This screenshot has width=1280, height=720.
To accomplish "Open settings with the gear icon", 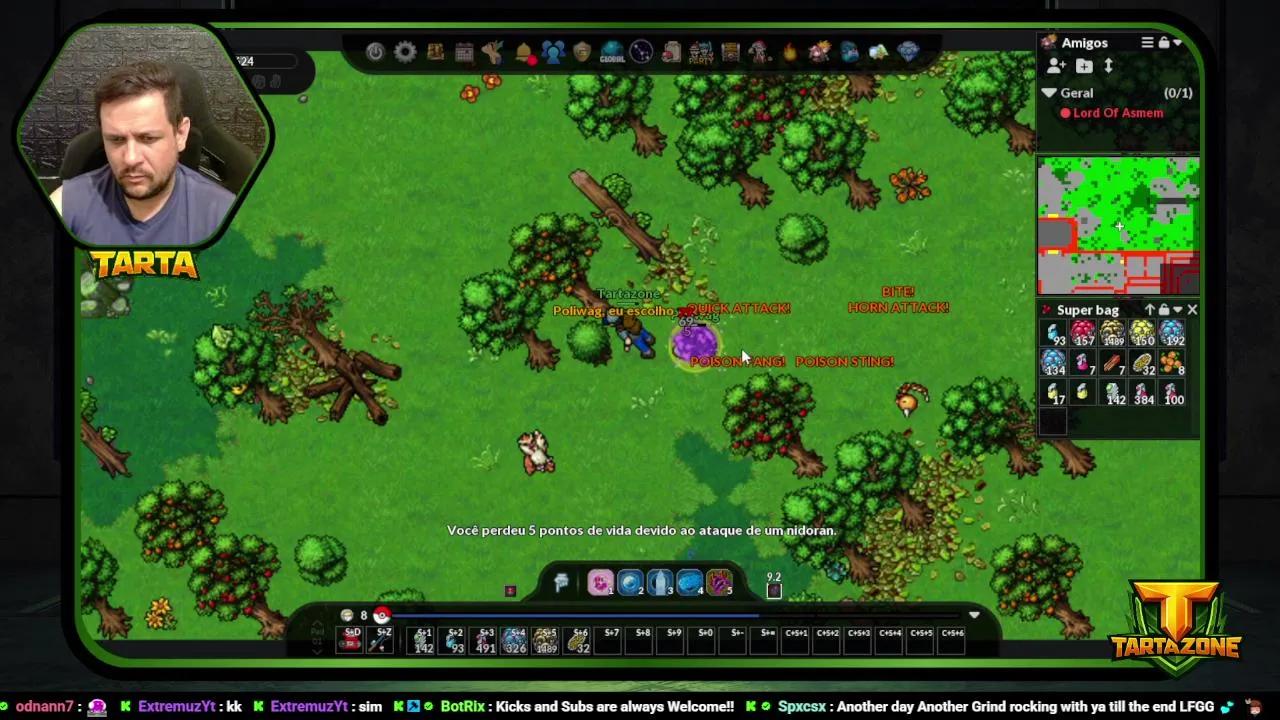I will [x=405, y=52].
